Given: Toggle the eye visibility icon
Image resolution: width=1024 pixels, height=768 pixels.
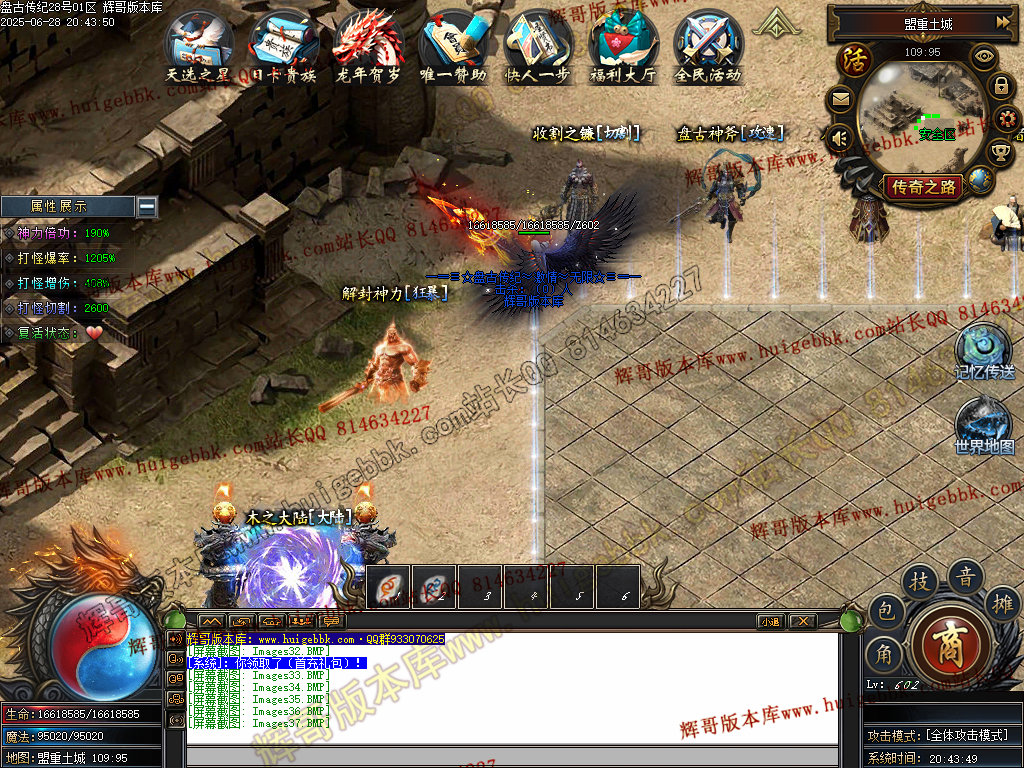Looking at the screenshot, I should pyautogui.click(x=985, y=56).
